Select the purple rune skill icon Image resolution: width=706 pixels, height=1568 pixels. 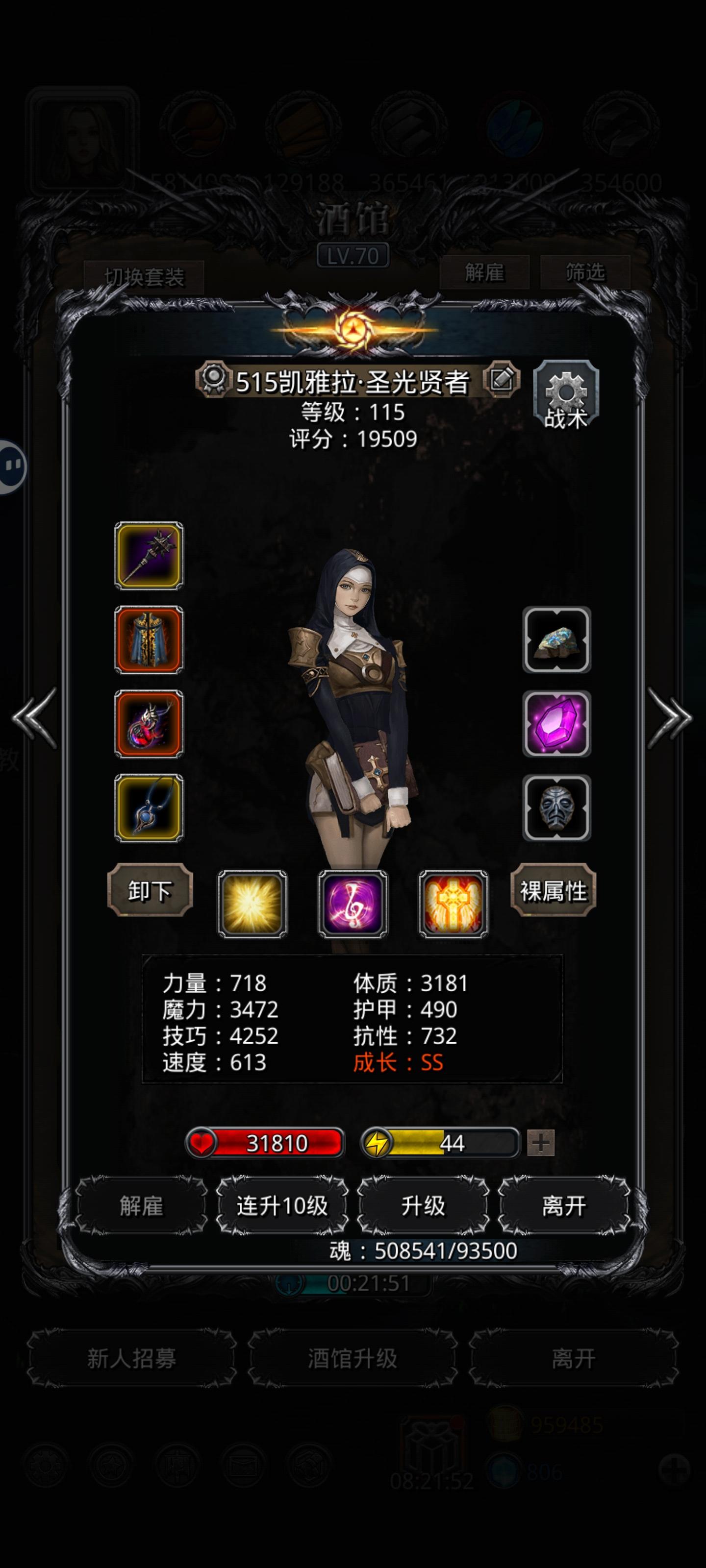tap(352, 903)
